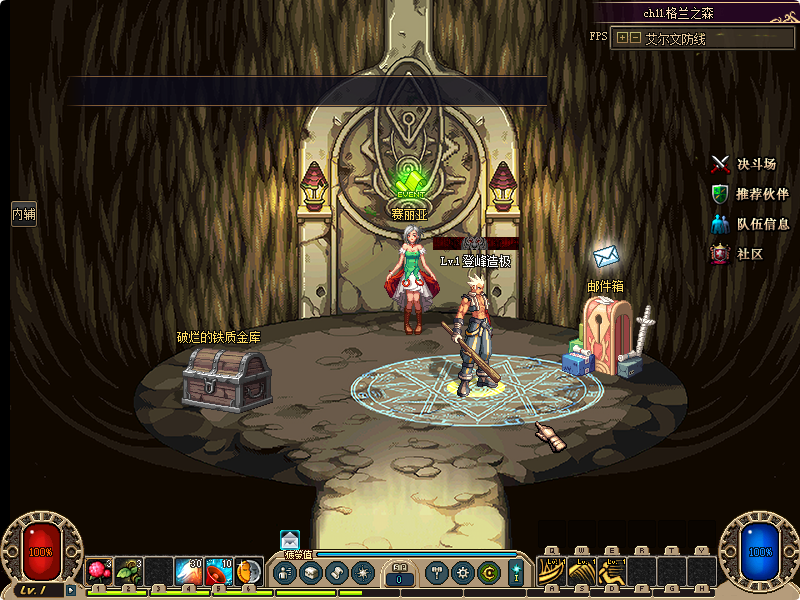Open 推荐伙伴 recommended partner entry

coord(749,194)
